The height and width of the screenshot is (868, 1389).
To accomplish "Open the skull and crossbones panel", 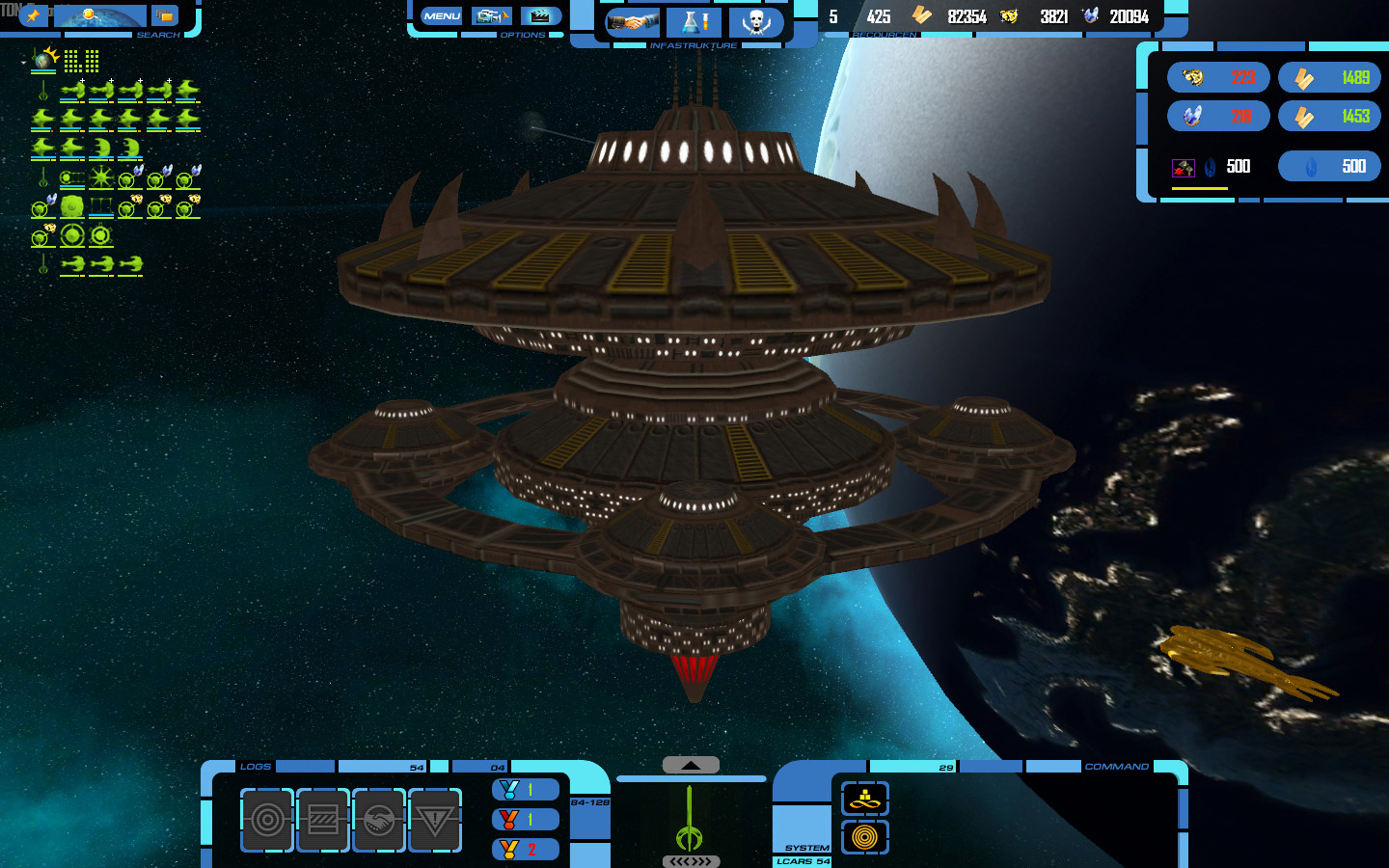I will click(756, 22).
